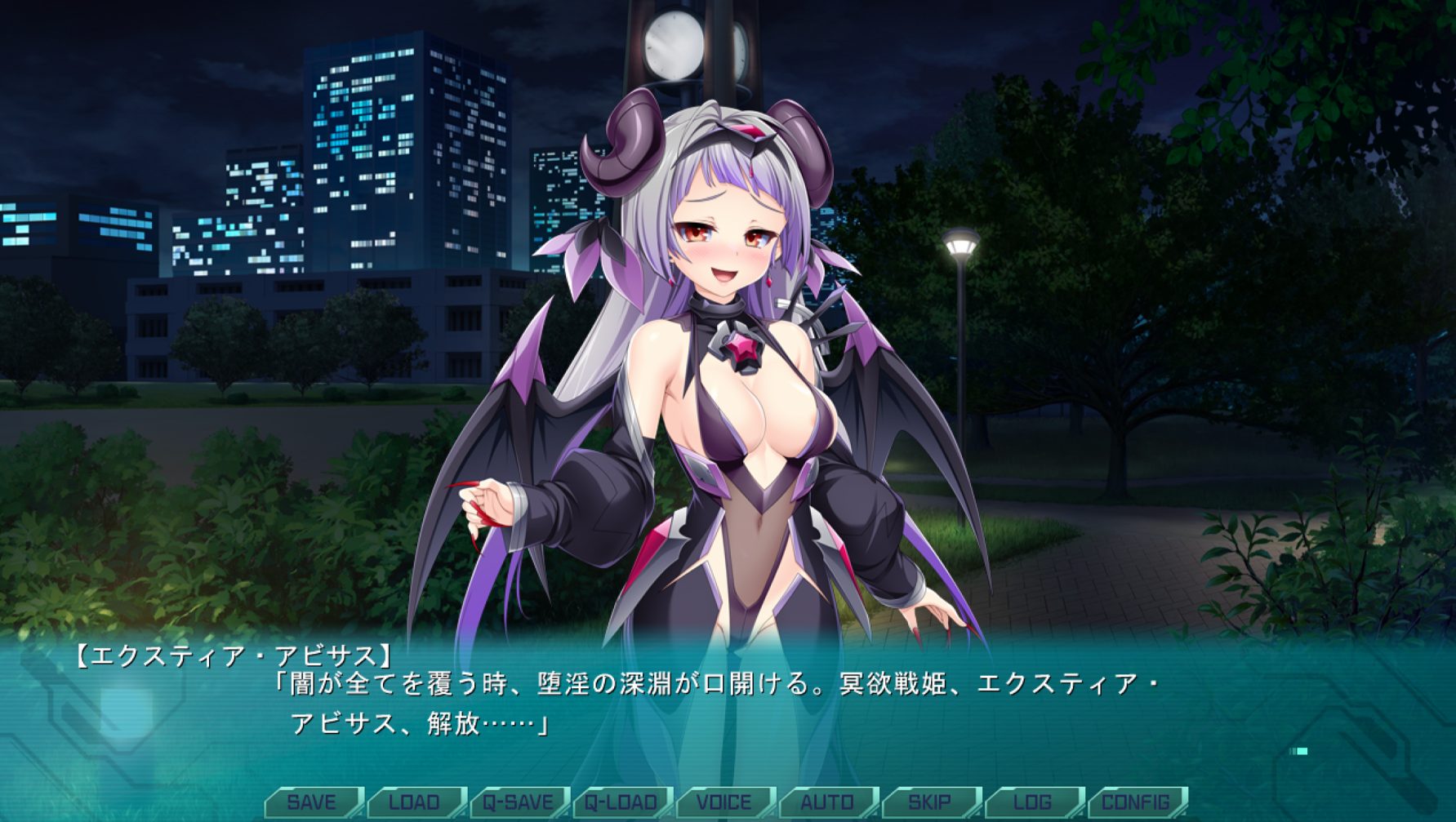Open the CONFIG settings

(x=1136, y=802)
